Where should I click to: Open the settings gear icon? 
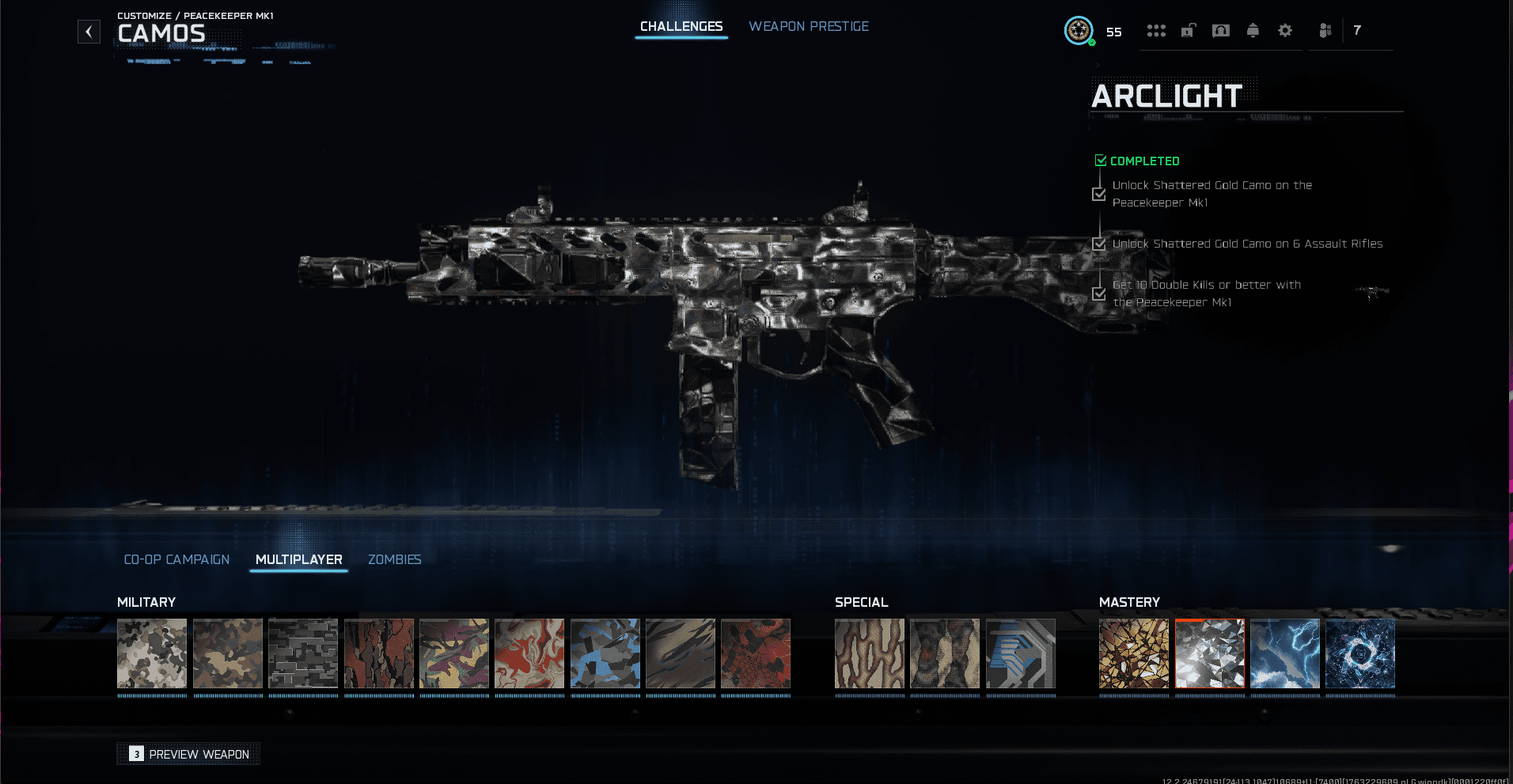[1284, 31]
